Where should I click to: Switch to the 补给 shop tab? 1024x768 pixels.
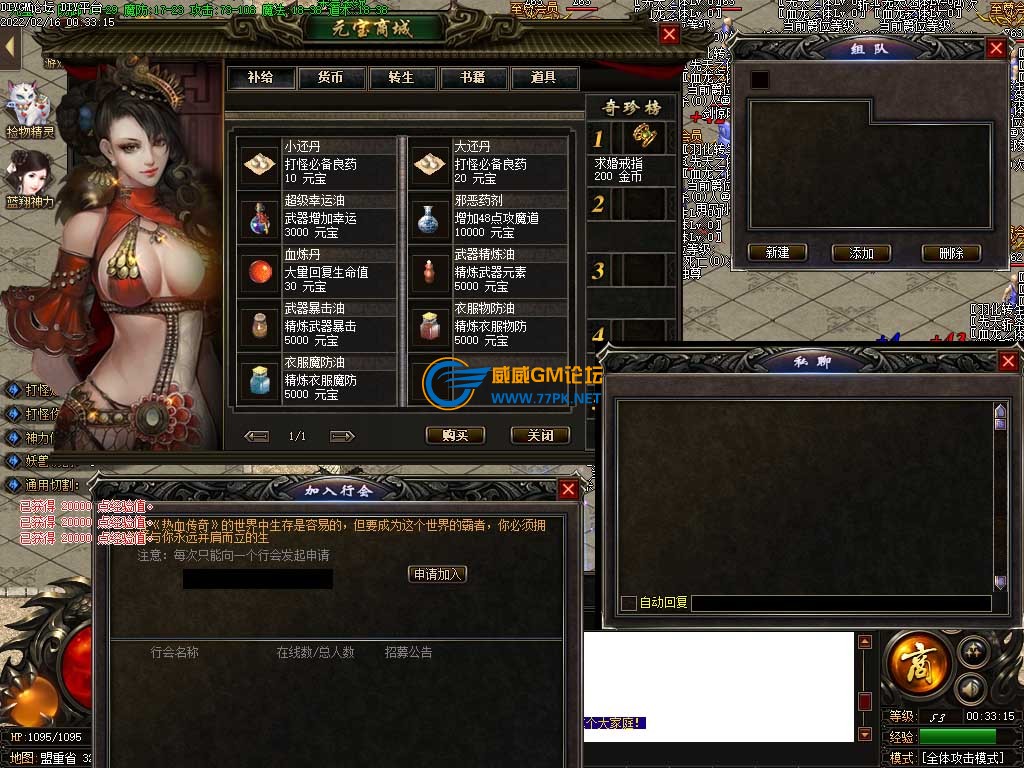(x=260, y=78)
